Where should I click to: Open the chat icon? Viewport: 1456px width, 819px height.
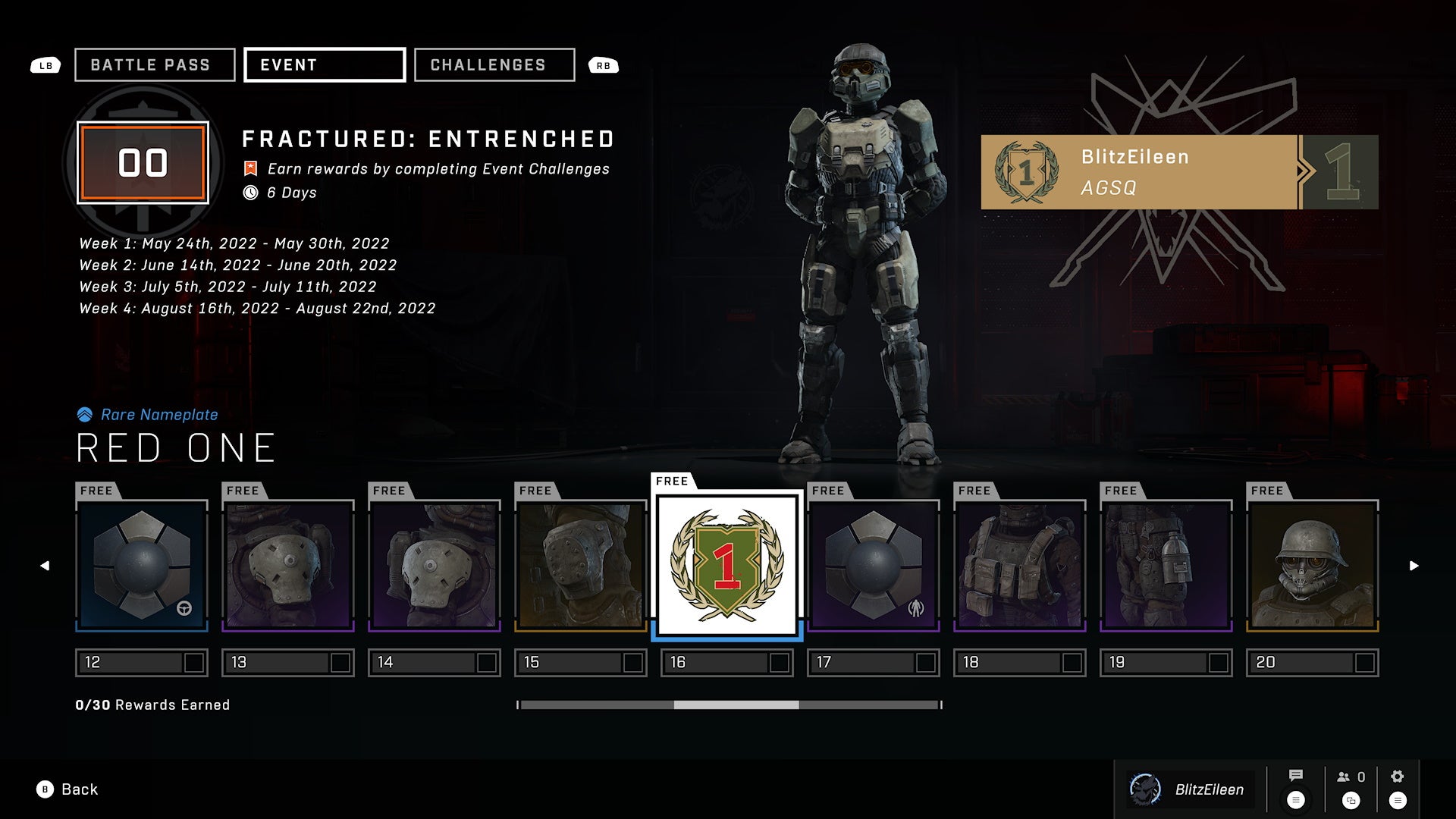[1296, 777]
